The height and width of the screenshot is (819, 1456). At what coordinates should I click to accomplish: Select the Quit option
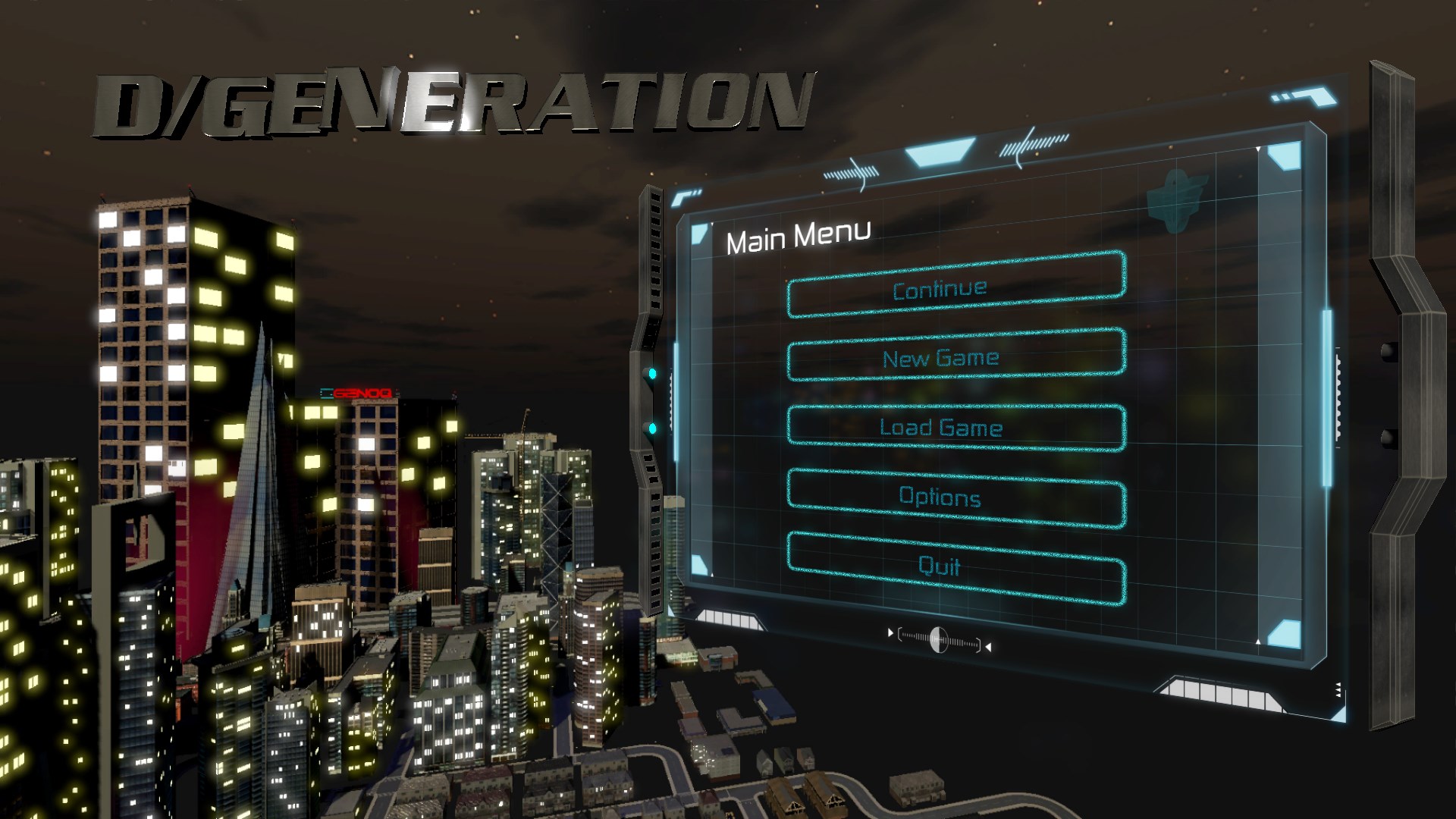tap(940, 566)
